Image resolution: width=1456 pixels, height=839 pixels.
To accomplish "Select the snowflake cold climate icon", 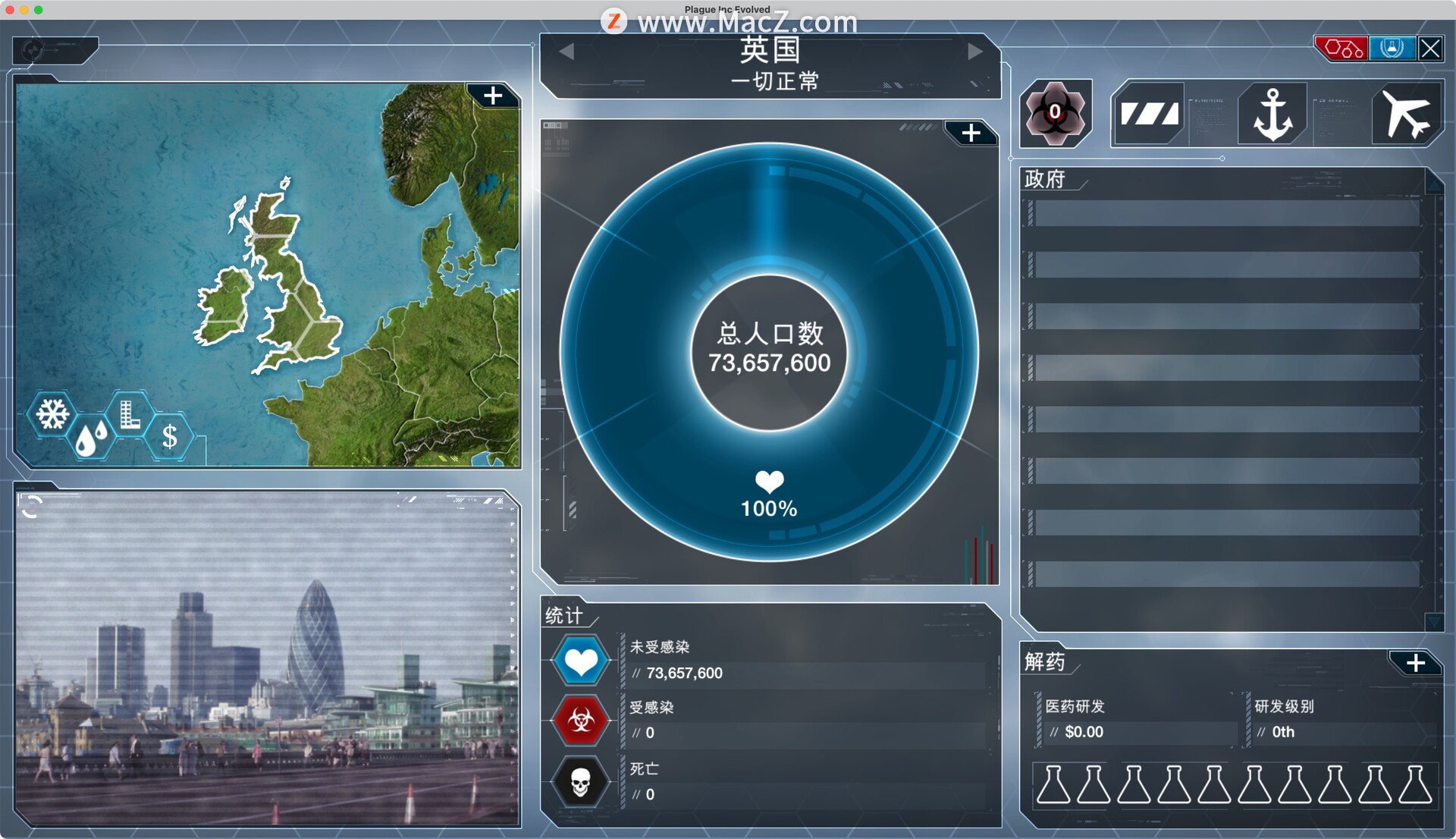I will pos(52,414).
